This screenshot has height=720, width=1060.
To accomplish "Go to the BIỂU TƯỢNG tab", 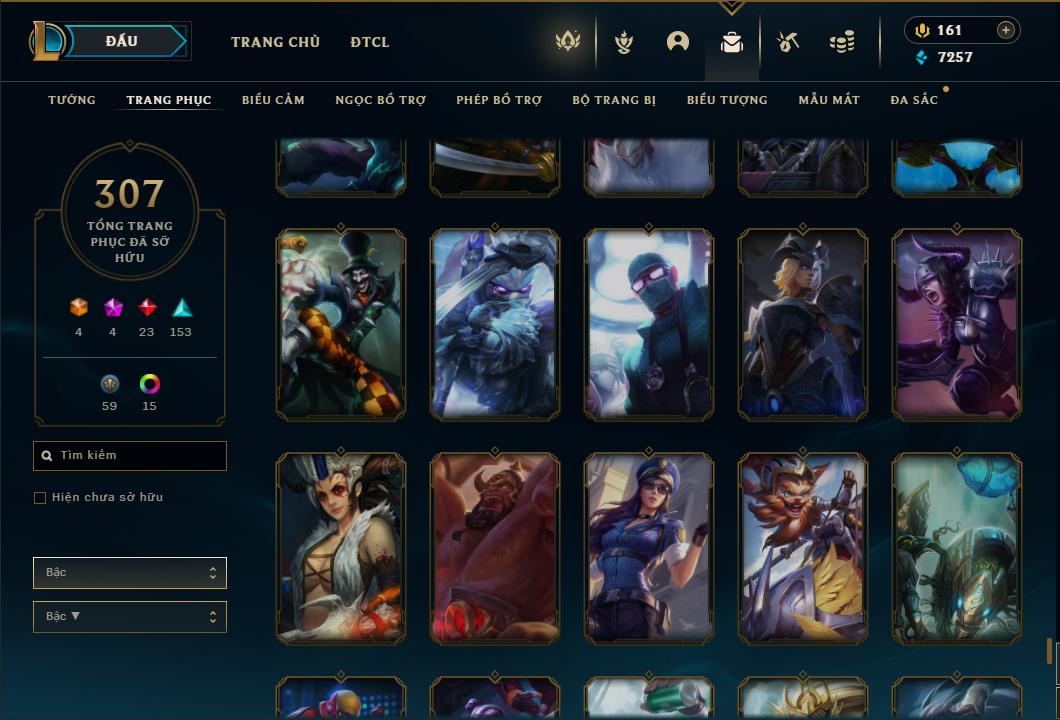I will tap(727, 100).
